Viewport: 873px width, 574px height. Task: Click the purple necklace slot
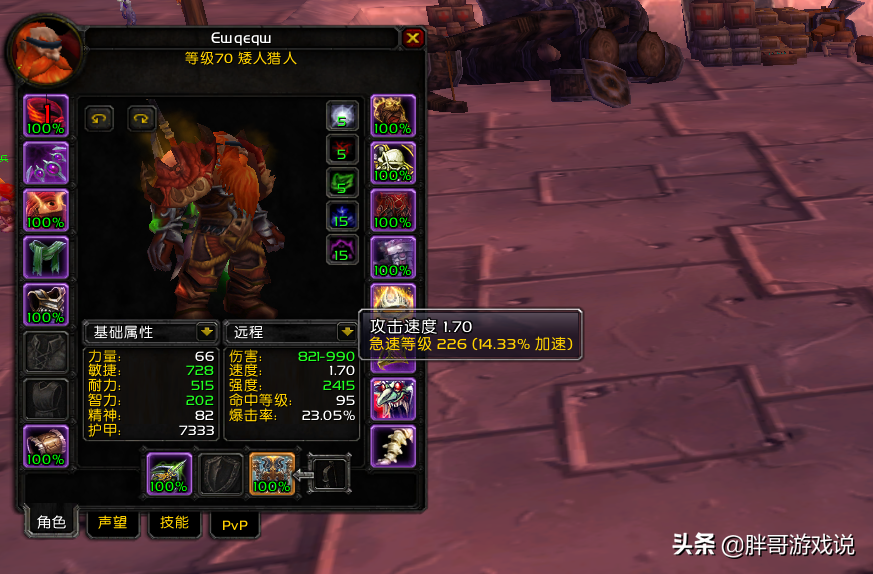(46, 163)
